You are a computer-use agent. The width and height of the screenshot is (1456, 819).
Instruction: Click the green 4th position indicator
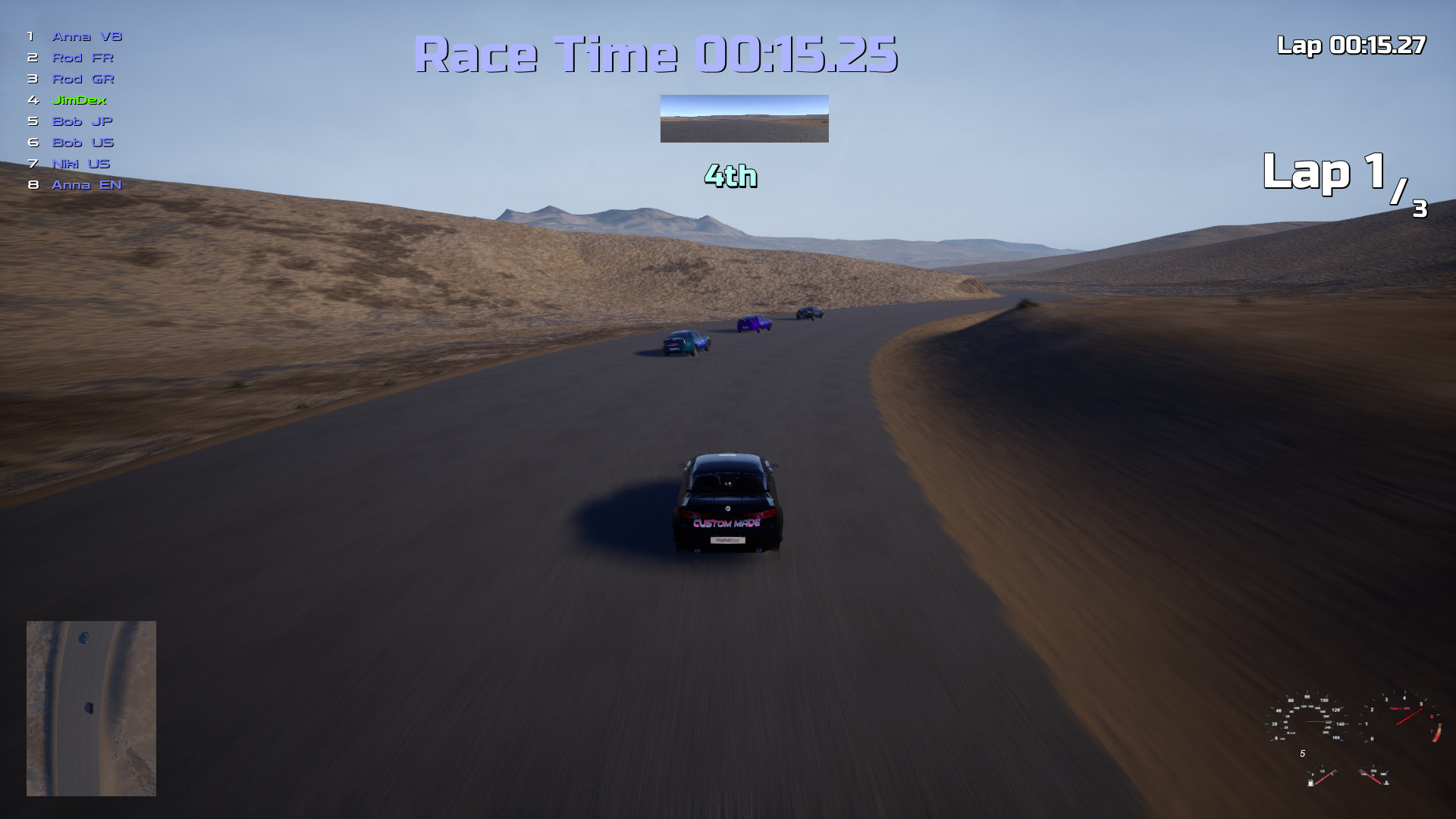(730, 177)
